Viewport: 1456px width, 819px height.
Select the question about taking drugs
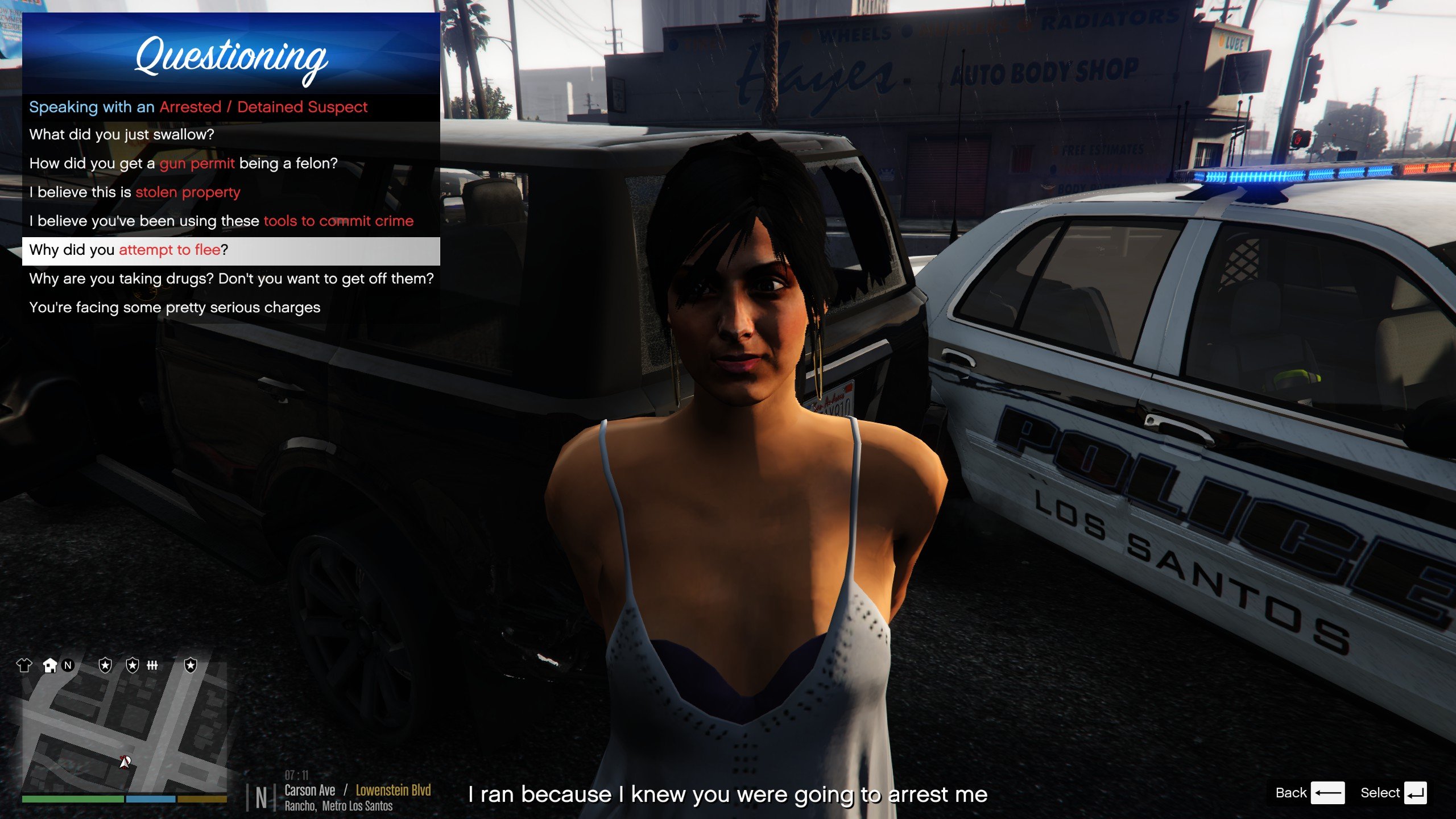230,279
